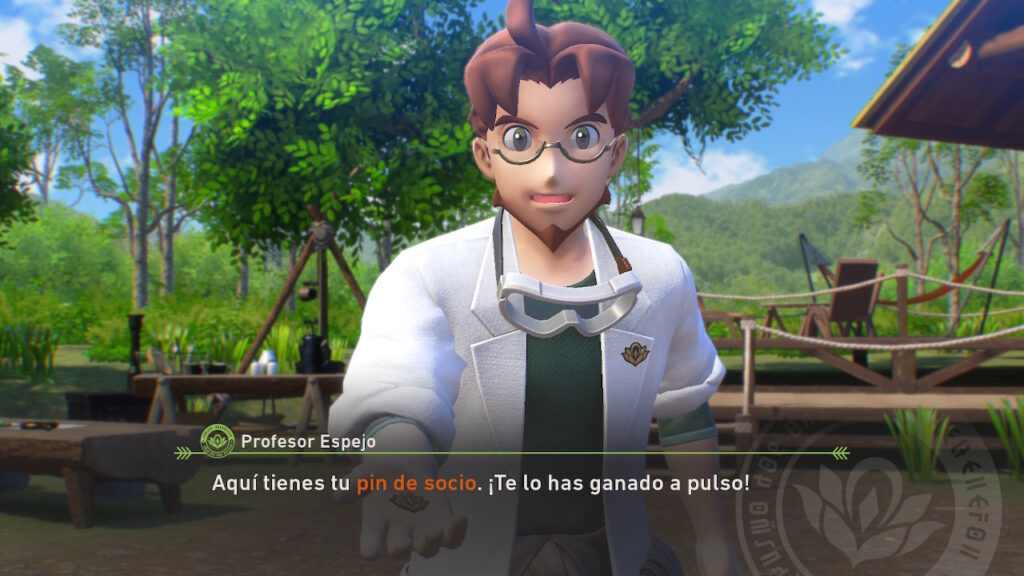Advance the Profesor Espejo dialogue line
Viewport: 1024px width, 576px height.
tap(480, 483)
